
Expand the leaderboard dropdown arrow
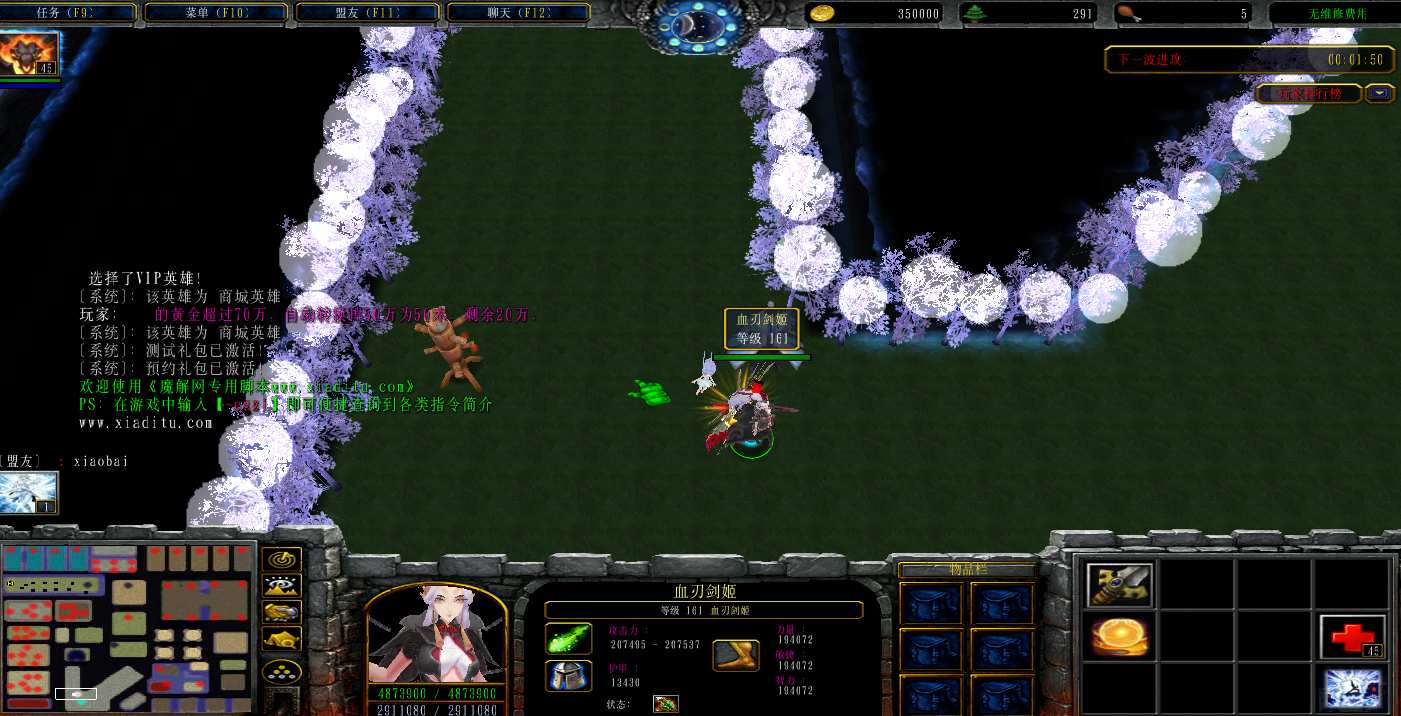[x=1380, y=93]
